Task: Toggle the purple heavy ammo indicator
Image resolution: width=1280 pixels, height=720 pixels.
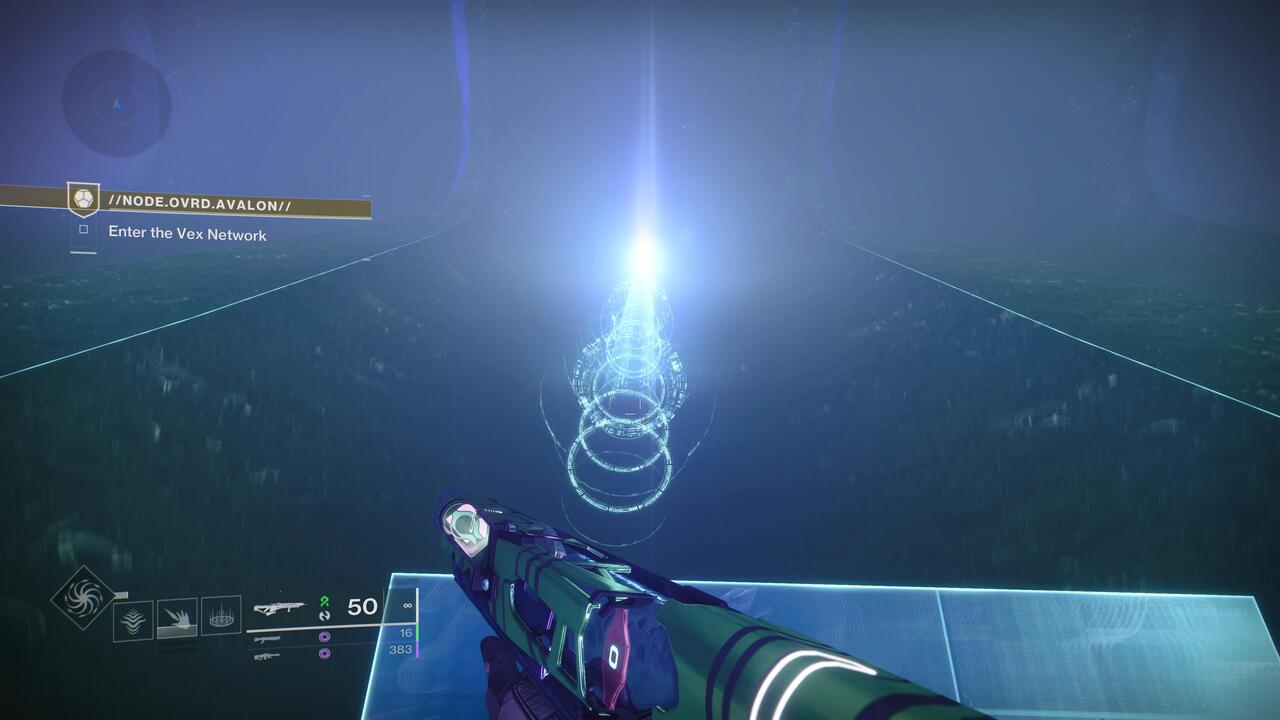Action: pyautogui.click(x=324, y=654)
